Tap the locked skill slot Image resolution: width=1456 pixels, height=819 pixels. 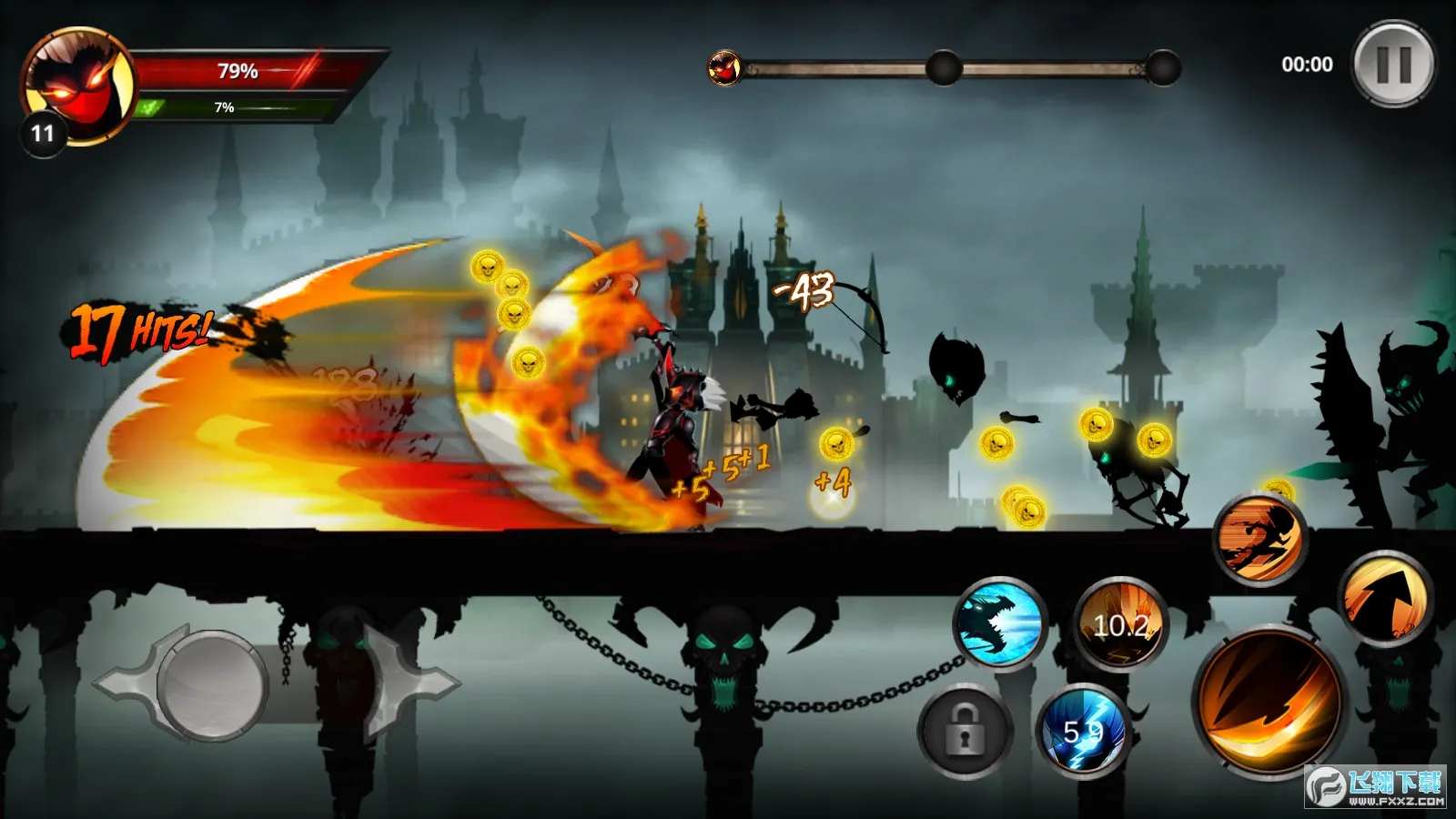coord(965,731)
